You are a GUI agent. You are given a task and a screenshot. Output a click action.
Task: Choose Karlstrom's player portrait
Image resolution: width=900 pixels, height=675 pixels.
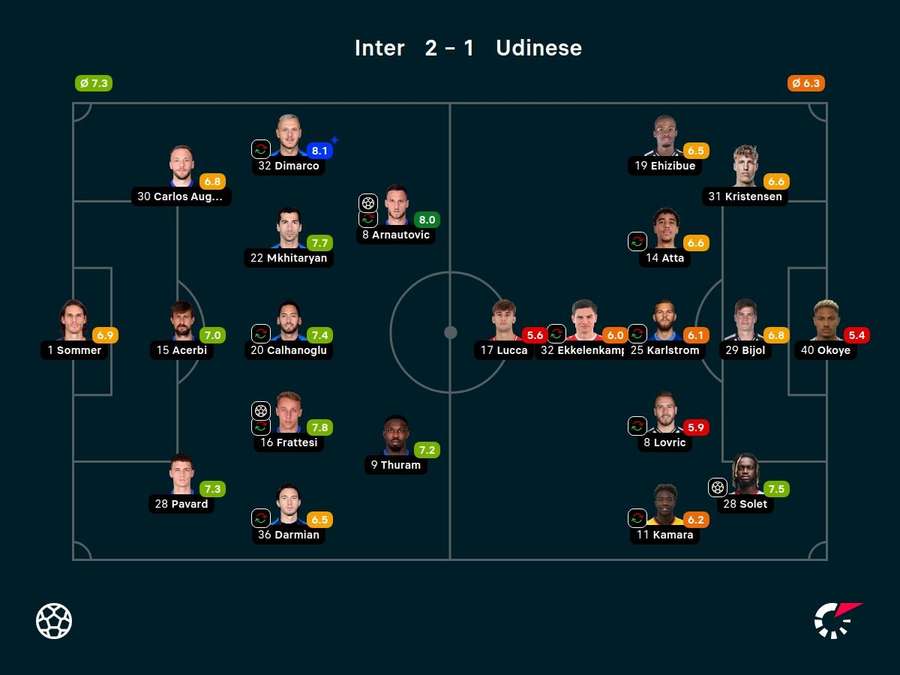(x=665, y=321)
